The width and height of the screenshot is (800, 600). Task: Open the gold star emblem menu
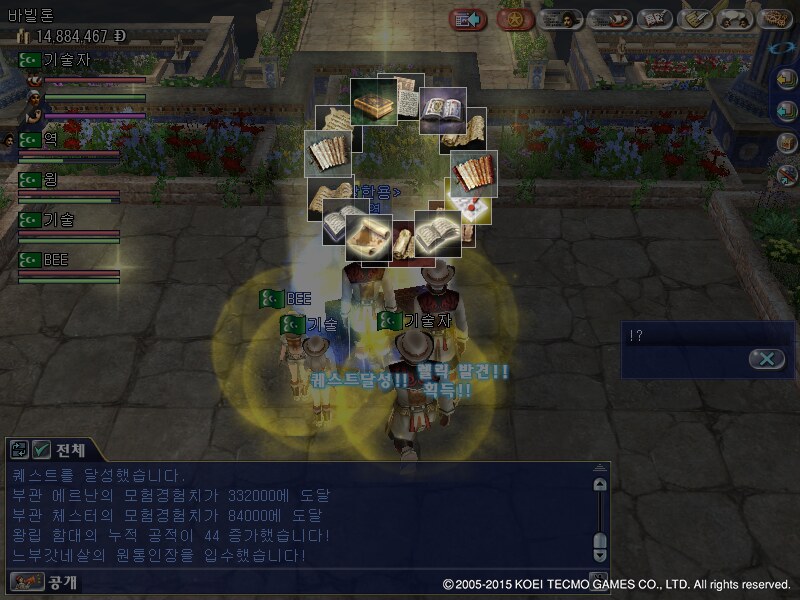tap(515, 19)
